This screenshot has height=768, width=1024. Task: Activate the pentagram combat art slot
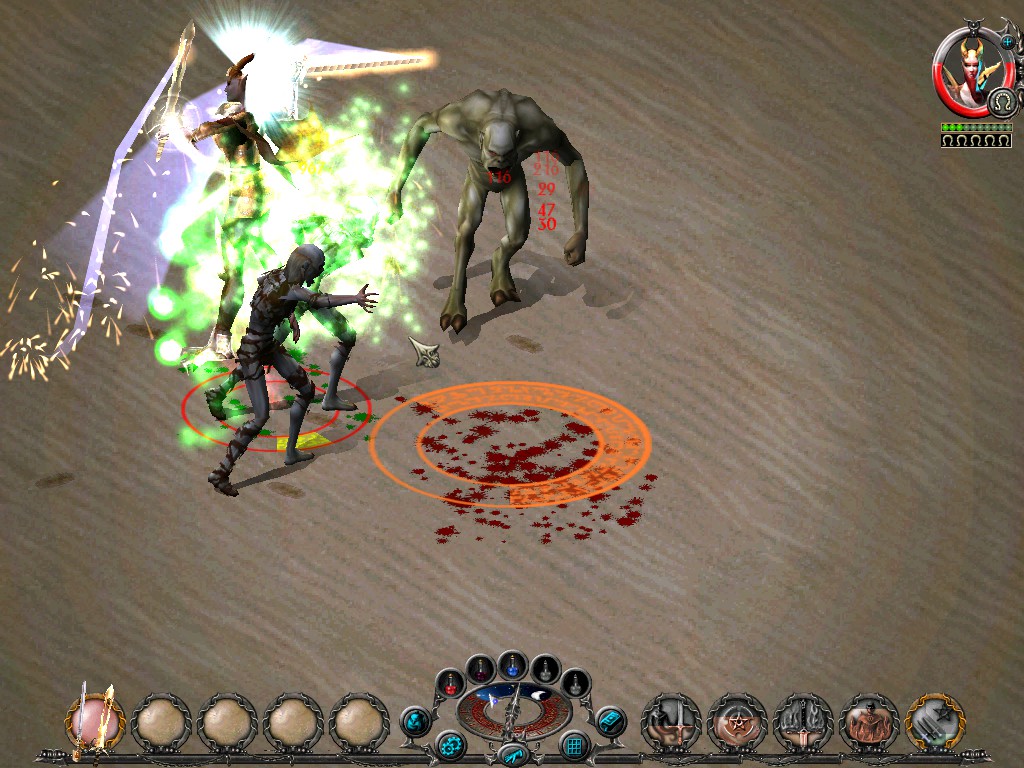point(737,721)
